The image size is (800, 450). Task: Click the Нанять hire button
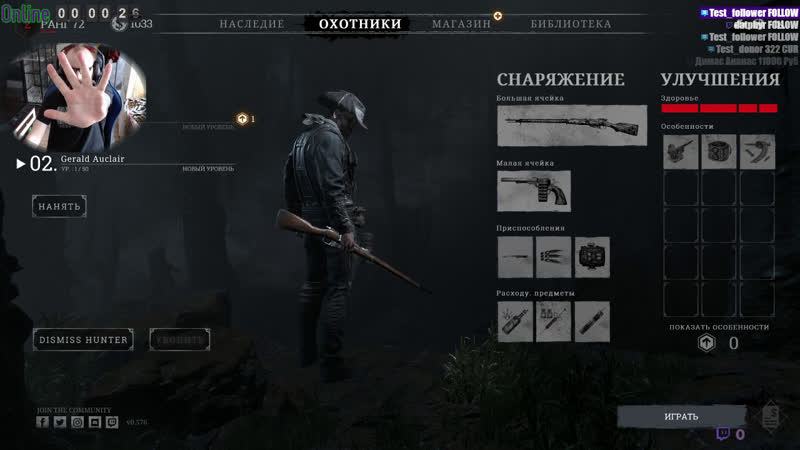coord(59,206)
